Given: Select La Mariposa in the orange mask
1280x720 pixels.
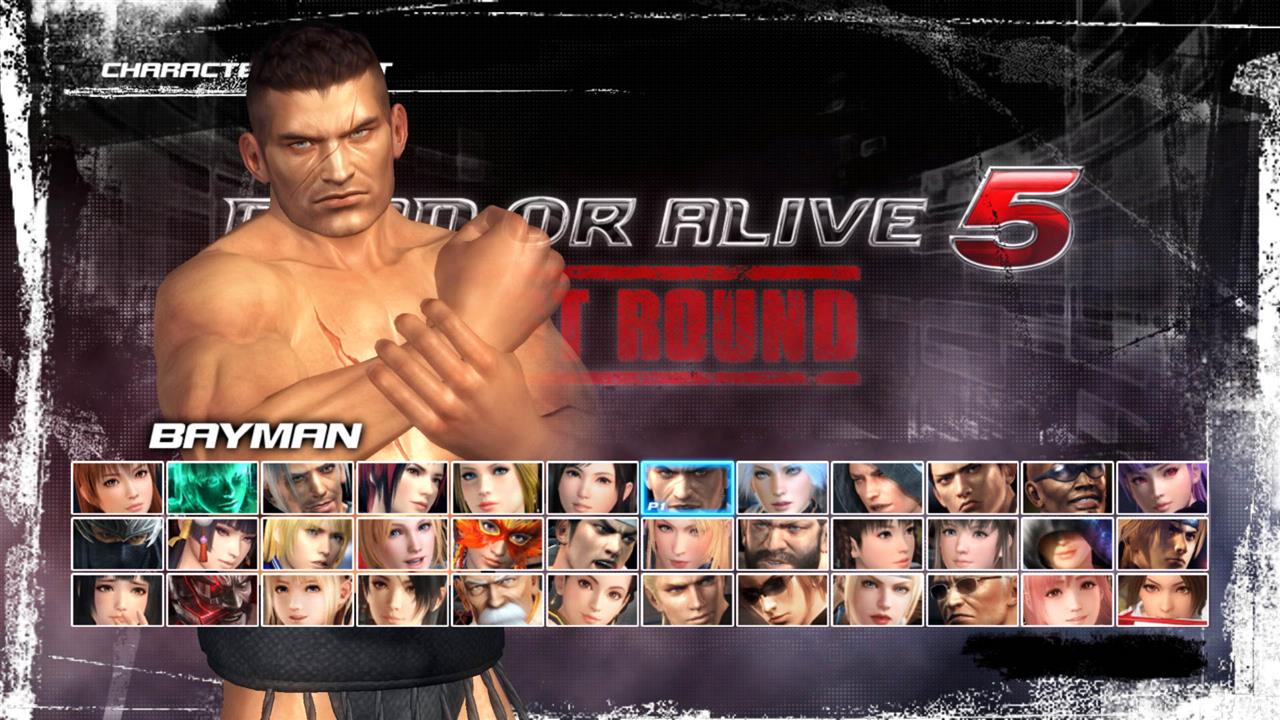Looking at the screenshot, I should [496, 543].
